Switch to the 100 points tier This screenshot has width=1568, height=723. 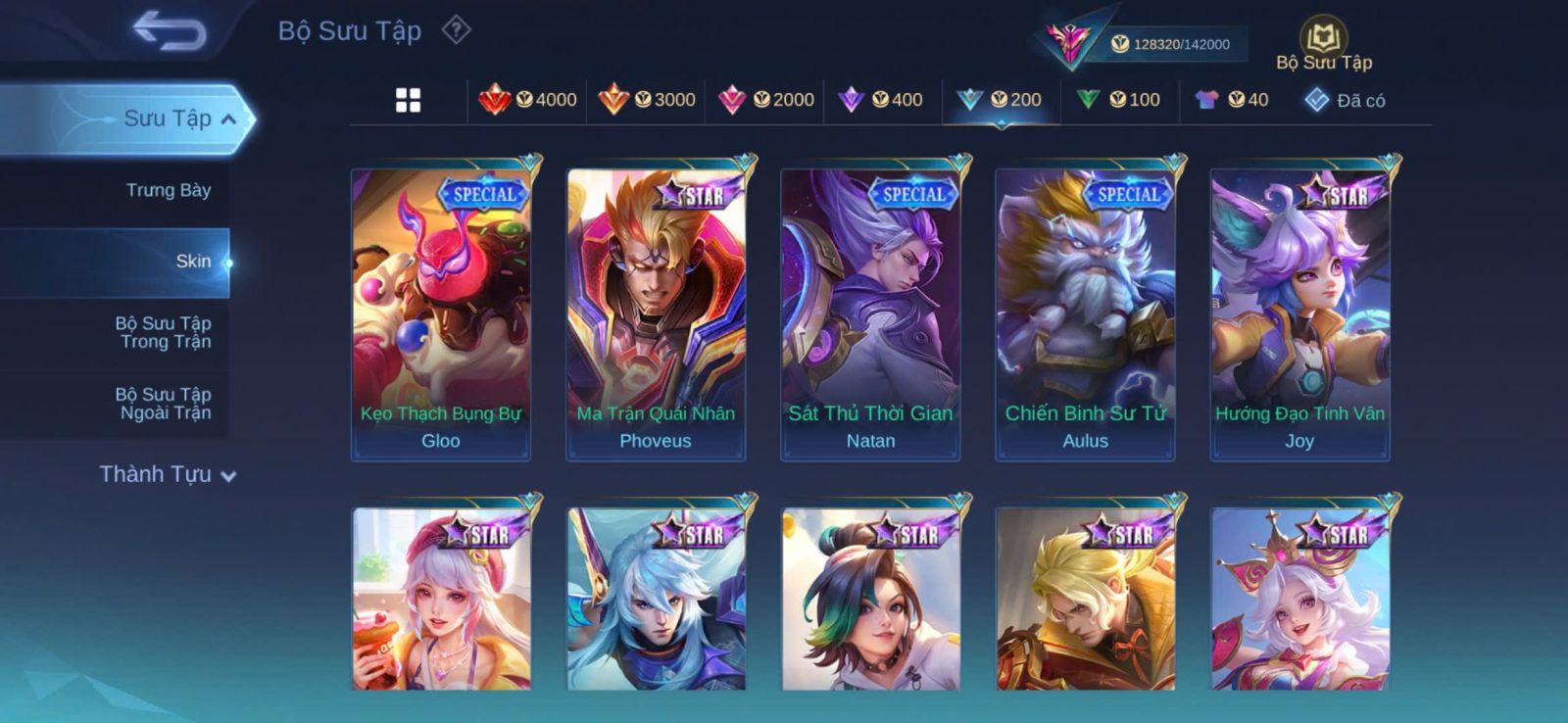(1118, 100)
